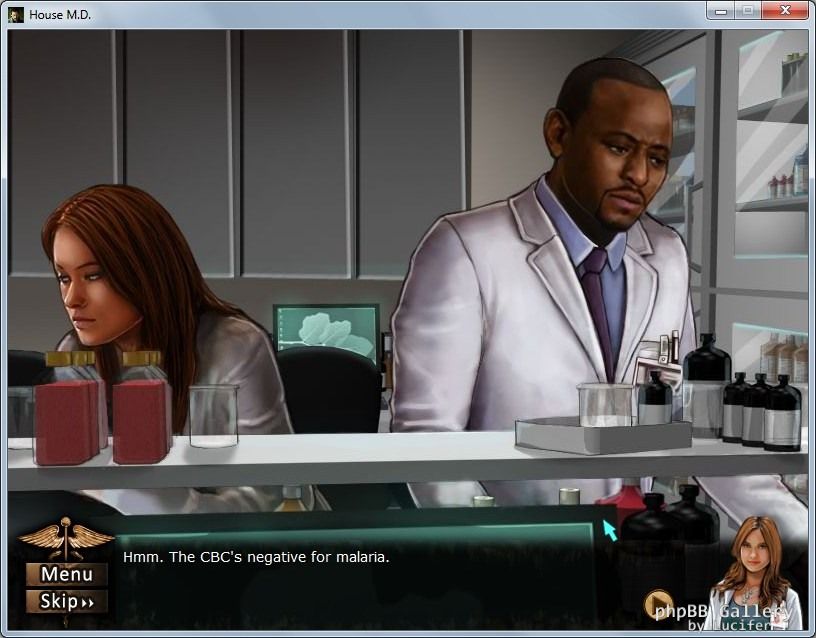The height and width of the screenshot is (638, 816).
Task: Close the House M.D. window
Action: point(785,11)
